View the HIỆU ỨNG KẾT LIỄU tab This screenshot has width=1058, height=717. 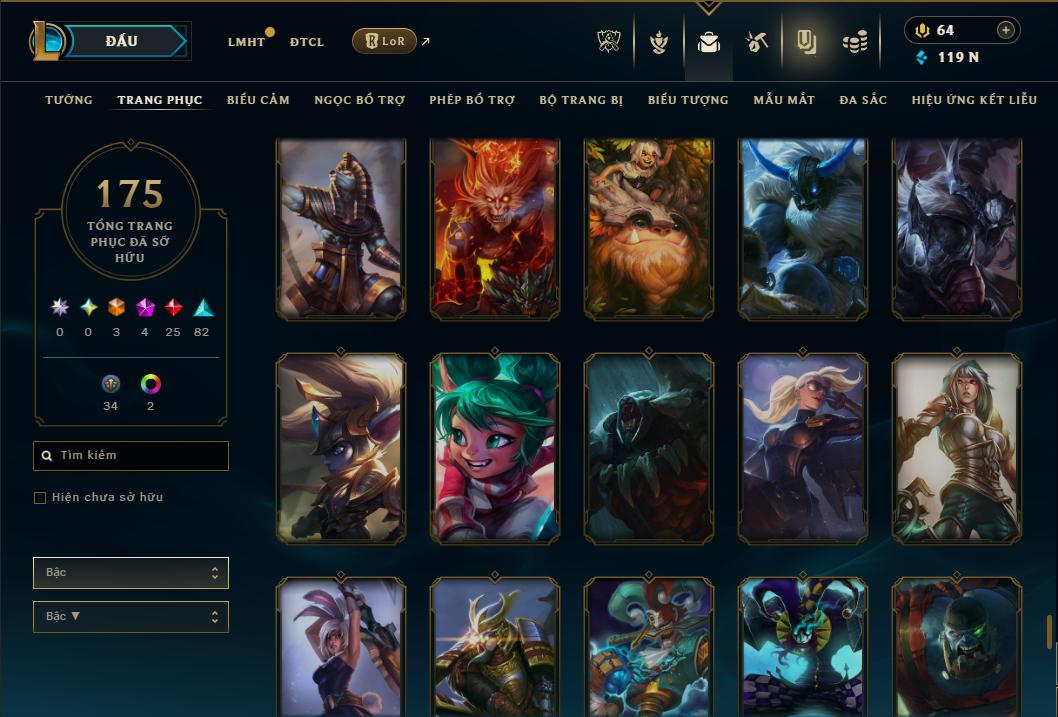point(974,100)
